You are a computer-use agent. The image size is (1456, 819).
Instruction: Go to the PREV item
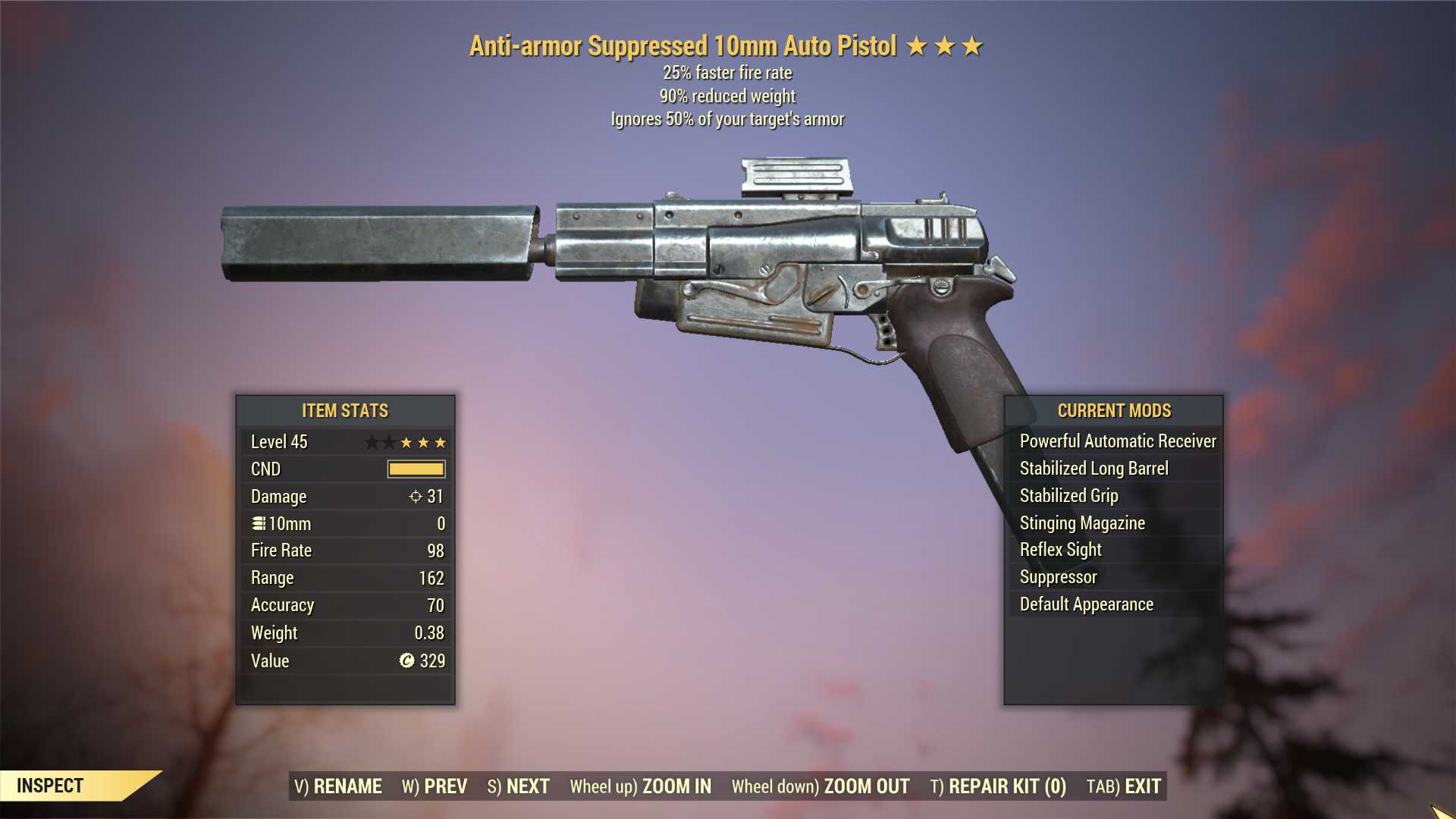[435, 786]
